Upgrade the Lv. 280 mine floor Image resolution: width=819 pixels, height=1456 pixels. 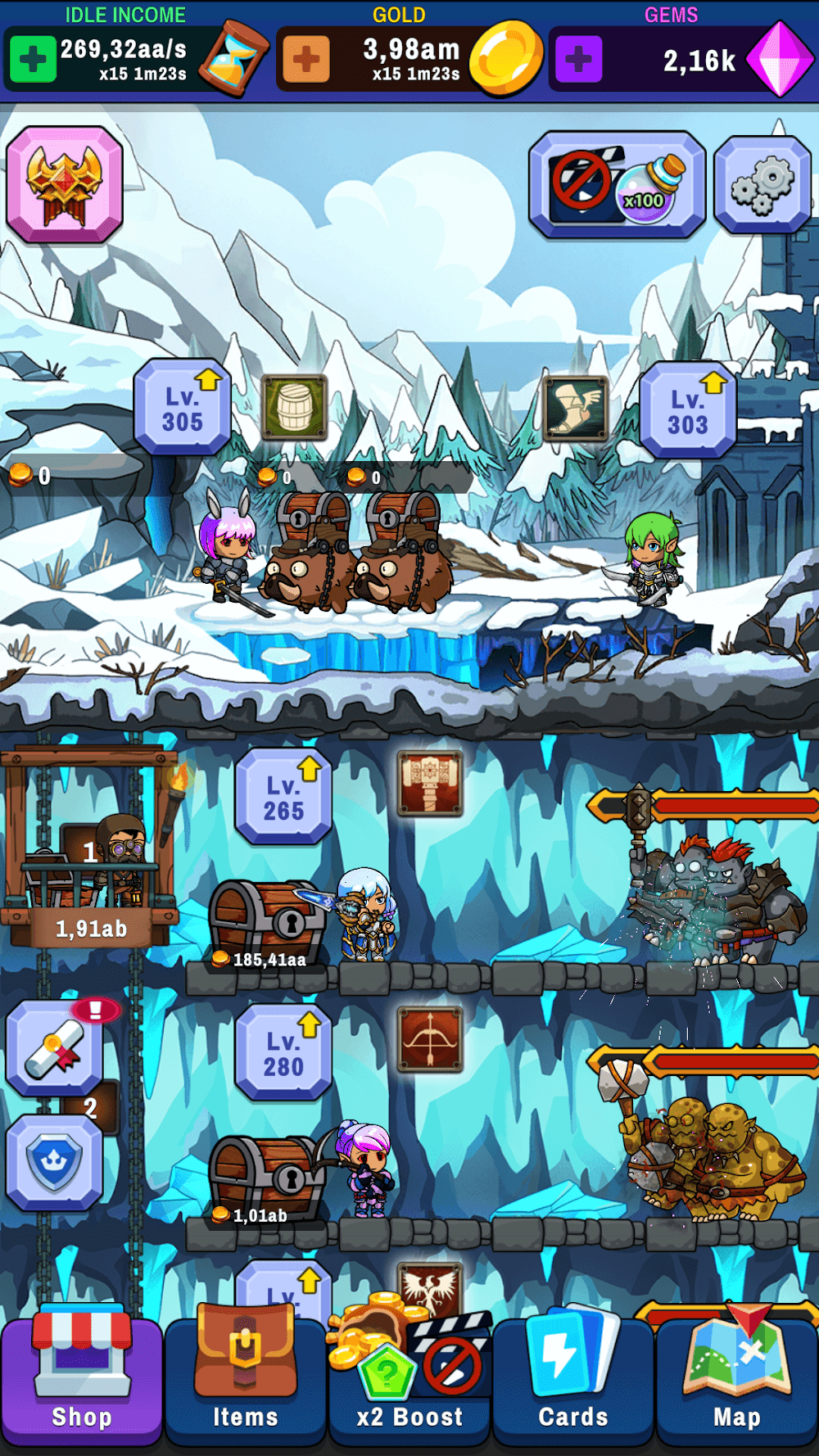click(x=283, y=1052)
